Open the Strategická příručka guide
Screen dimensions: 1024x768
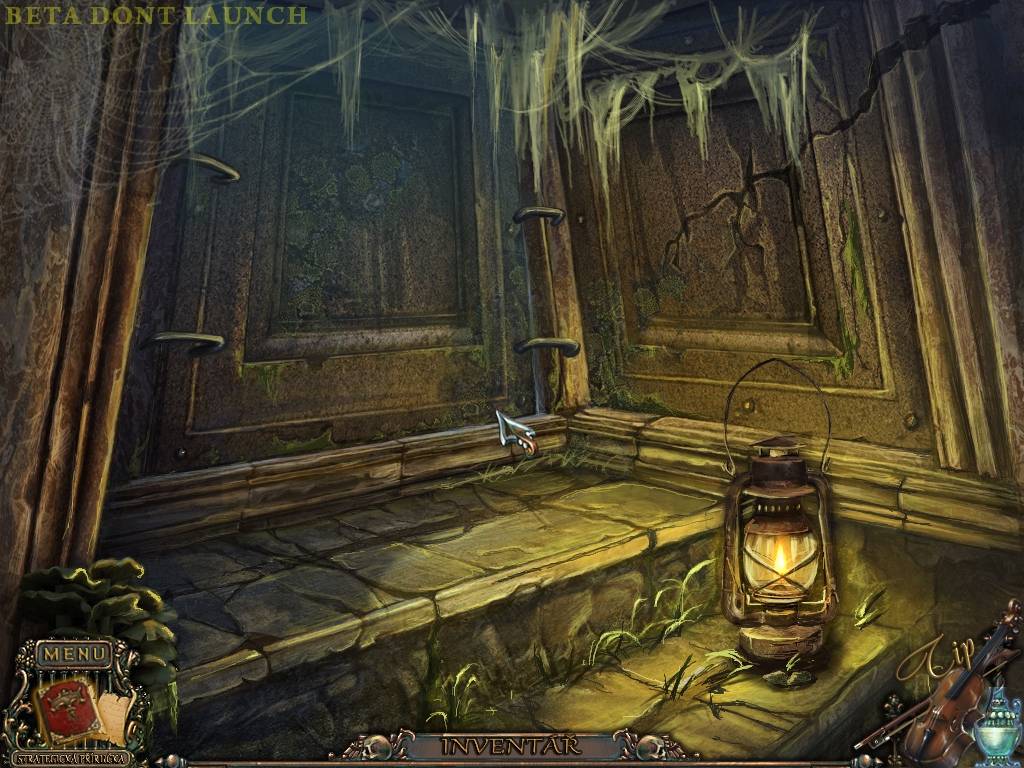coord(74,757)
